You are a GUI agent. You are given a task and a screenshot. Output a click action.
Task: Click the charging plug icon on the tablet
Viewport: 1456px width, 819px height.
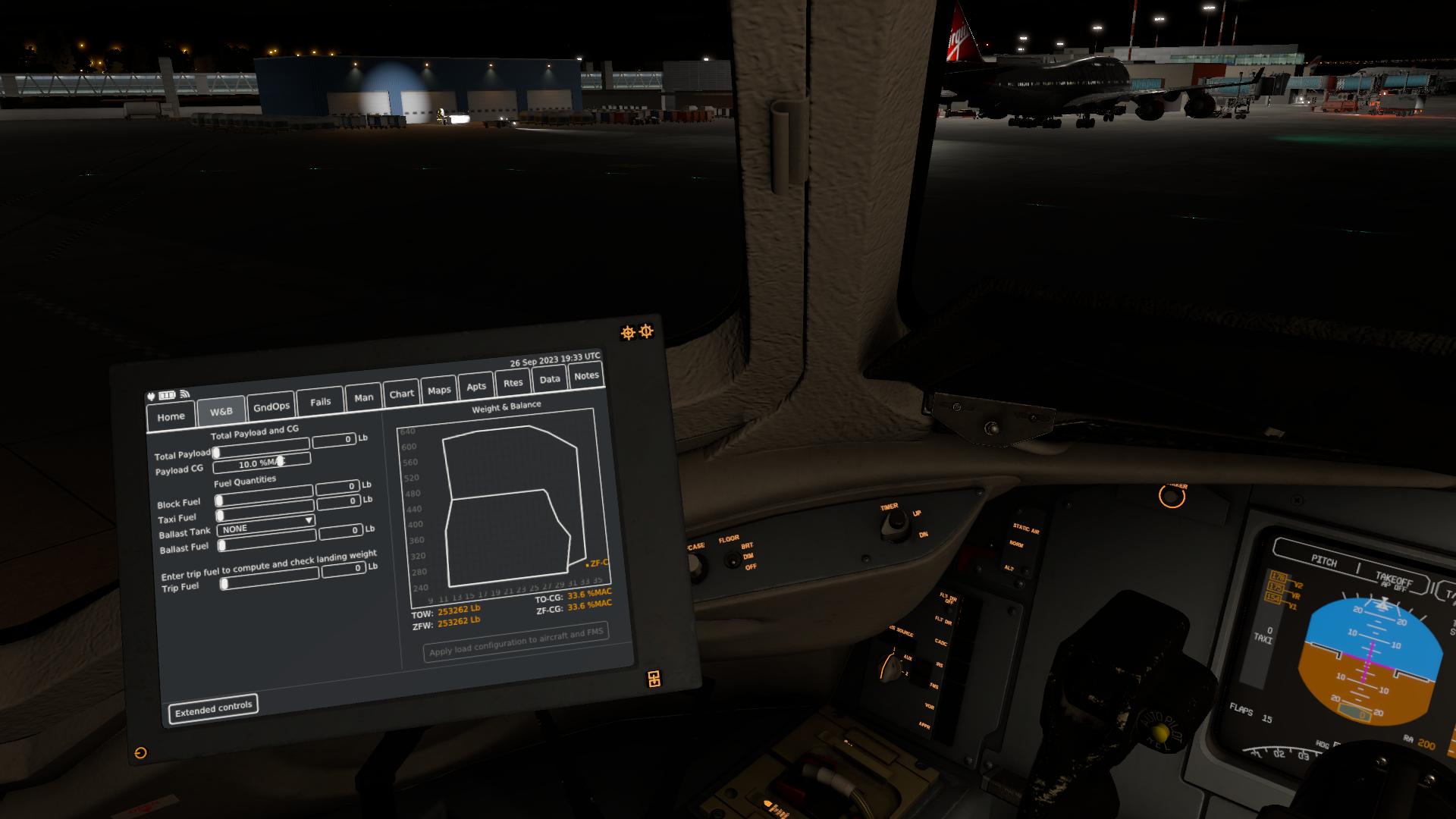(x=150, y=395)
